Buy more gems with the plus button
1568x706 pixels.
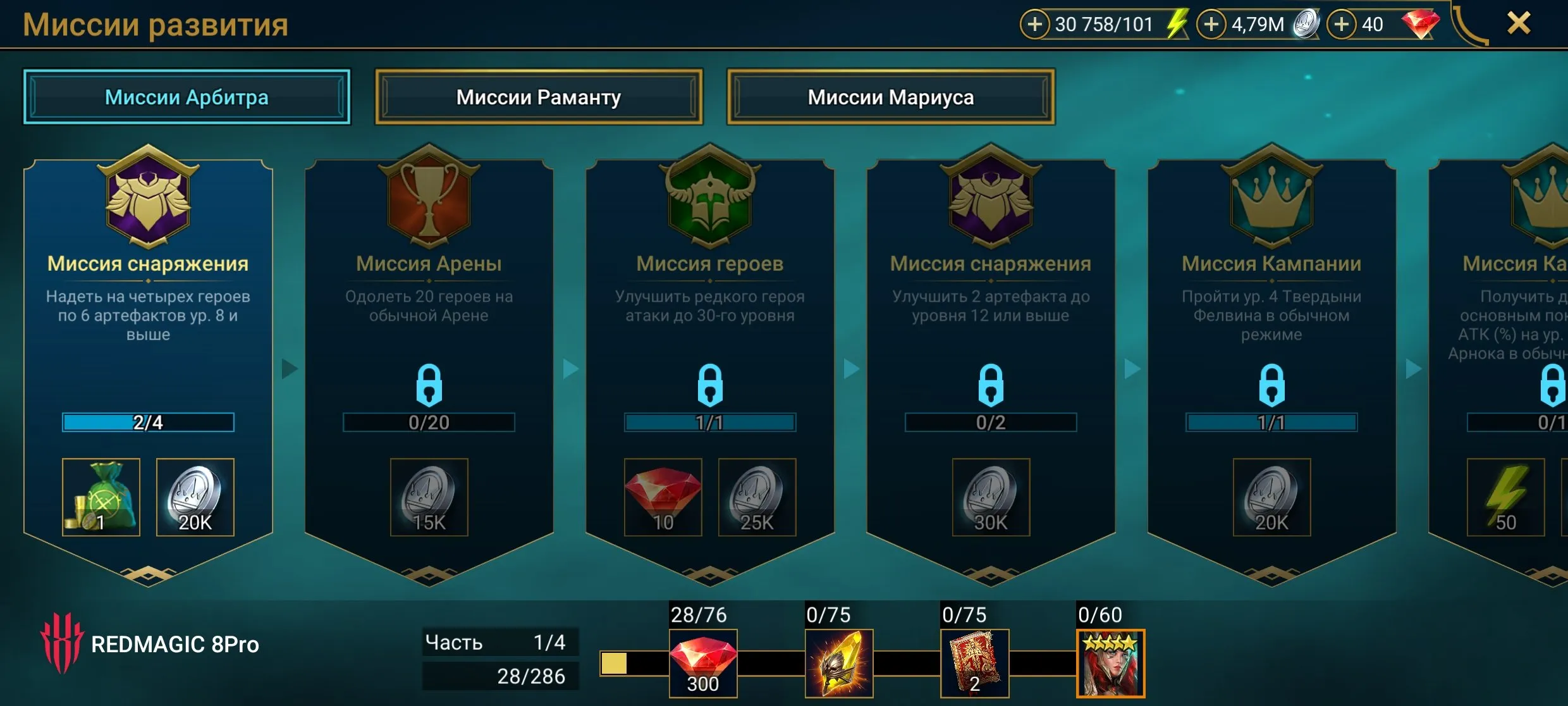pyautogui.click(x=1341, y=25)
